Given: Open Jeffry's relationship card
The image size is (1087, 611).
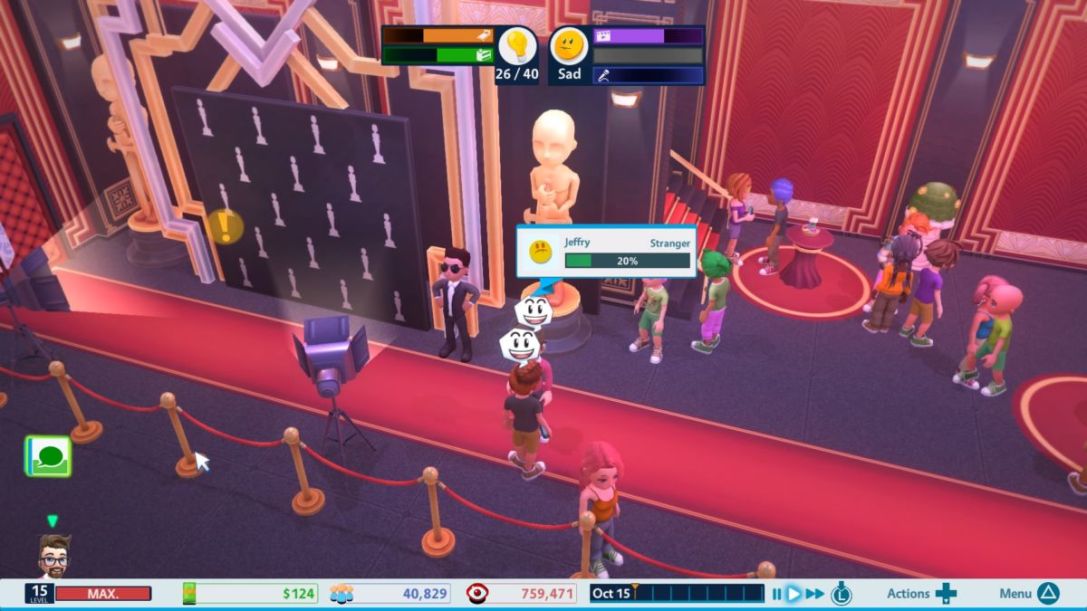Looking at the screenshot, I should 606,251.
